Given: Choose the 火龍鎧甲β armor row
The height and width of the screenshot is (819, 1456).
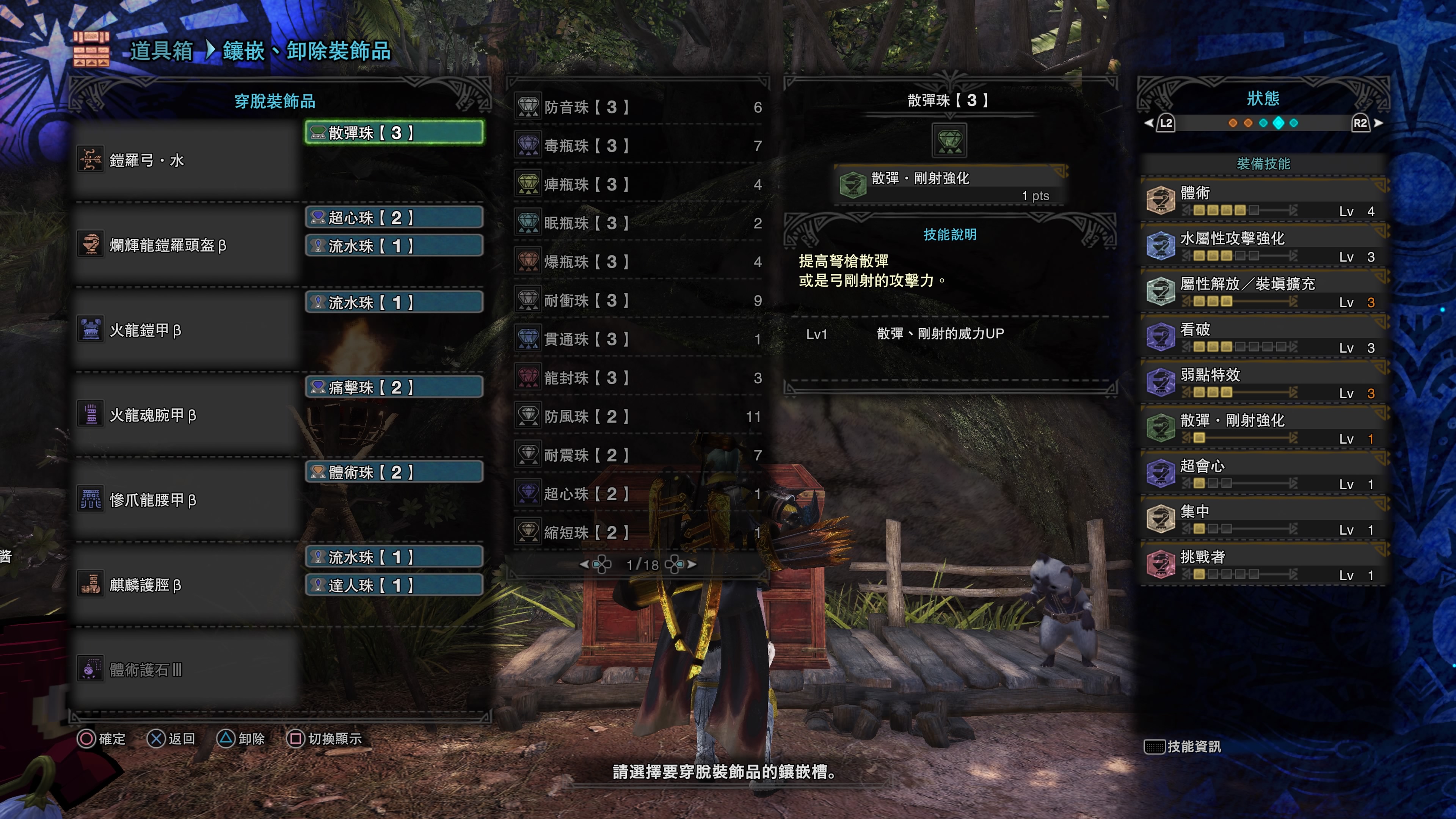Looking at the screenshot, I should pyautogui.click(x=187, y=330).
